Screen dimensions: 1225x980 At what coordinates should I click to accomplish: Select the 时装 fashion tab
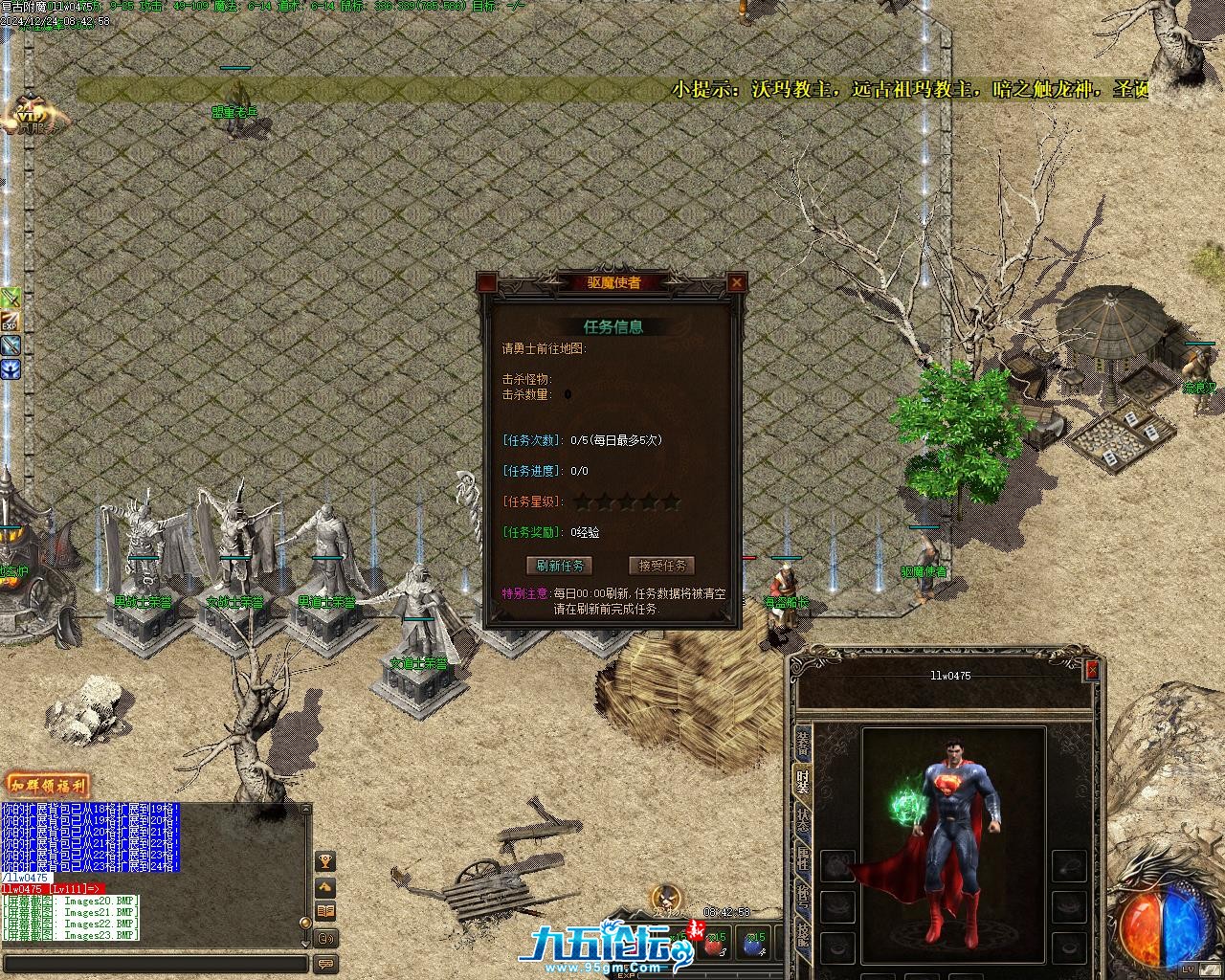(x=802, y=781)
